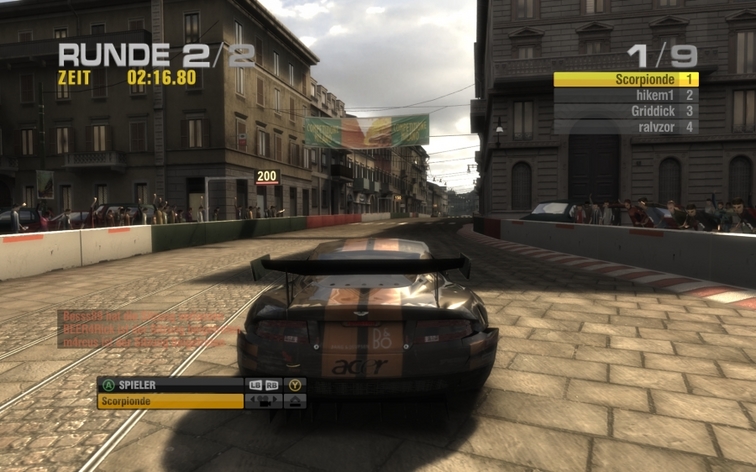Pick ralvzor in the race standings
Image resolution: width=756 pixels, height=472 pixels.
pyautogui.click(x=625, y=127)
